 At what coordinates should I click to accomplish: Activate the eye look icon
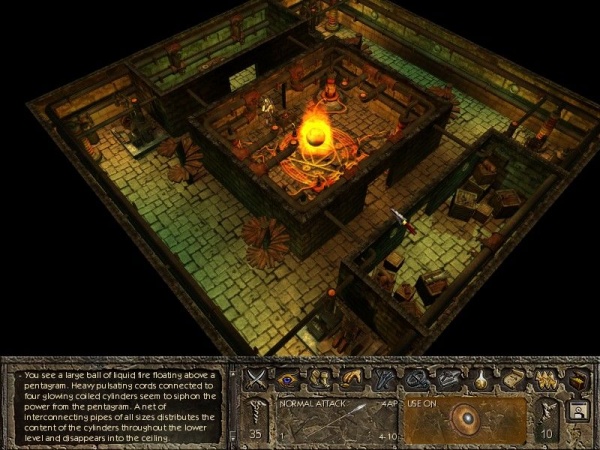point(287,379)
